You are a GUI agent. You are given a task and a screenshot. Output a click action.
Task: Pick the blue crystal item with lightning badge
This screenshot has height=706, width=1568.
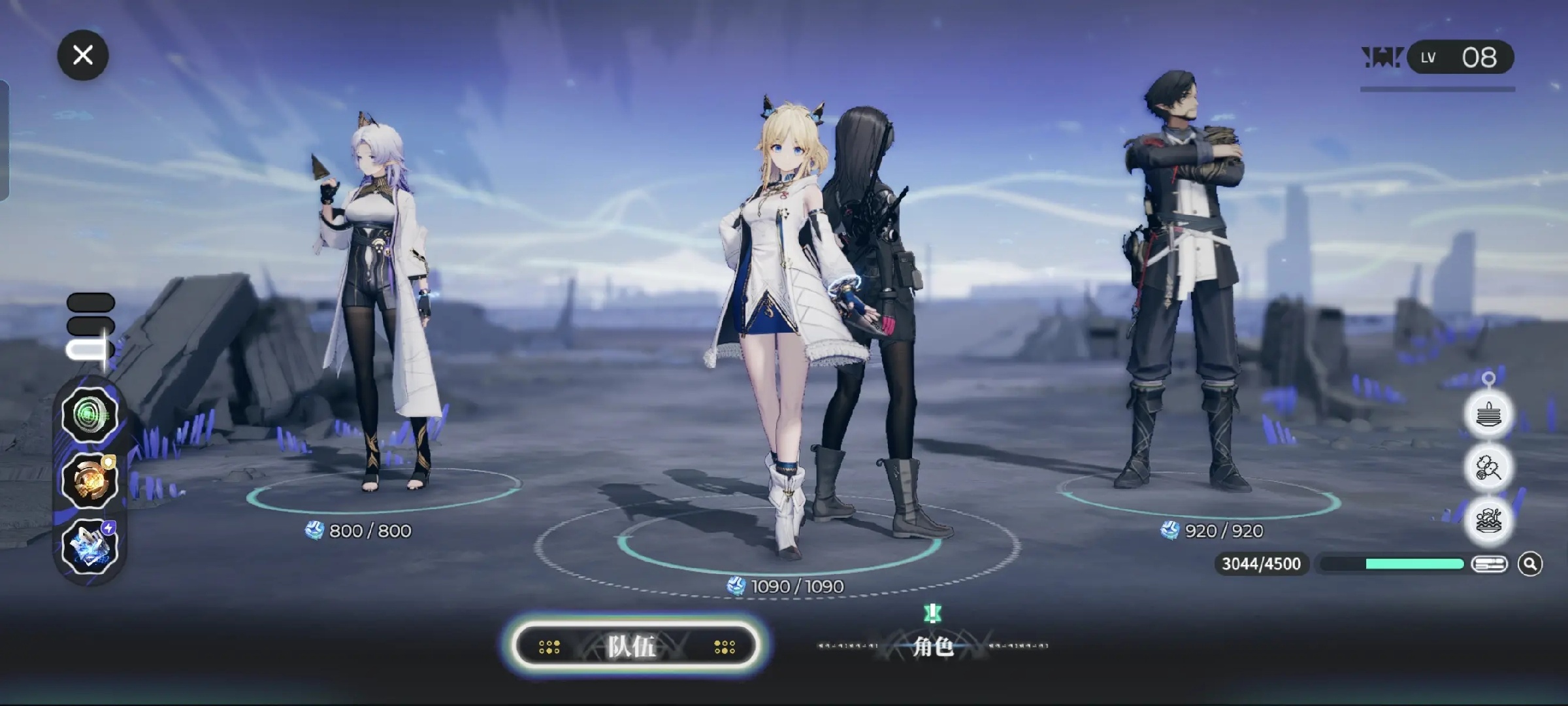90,547
